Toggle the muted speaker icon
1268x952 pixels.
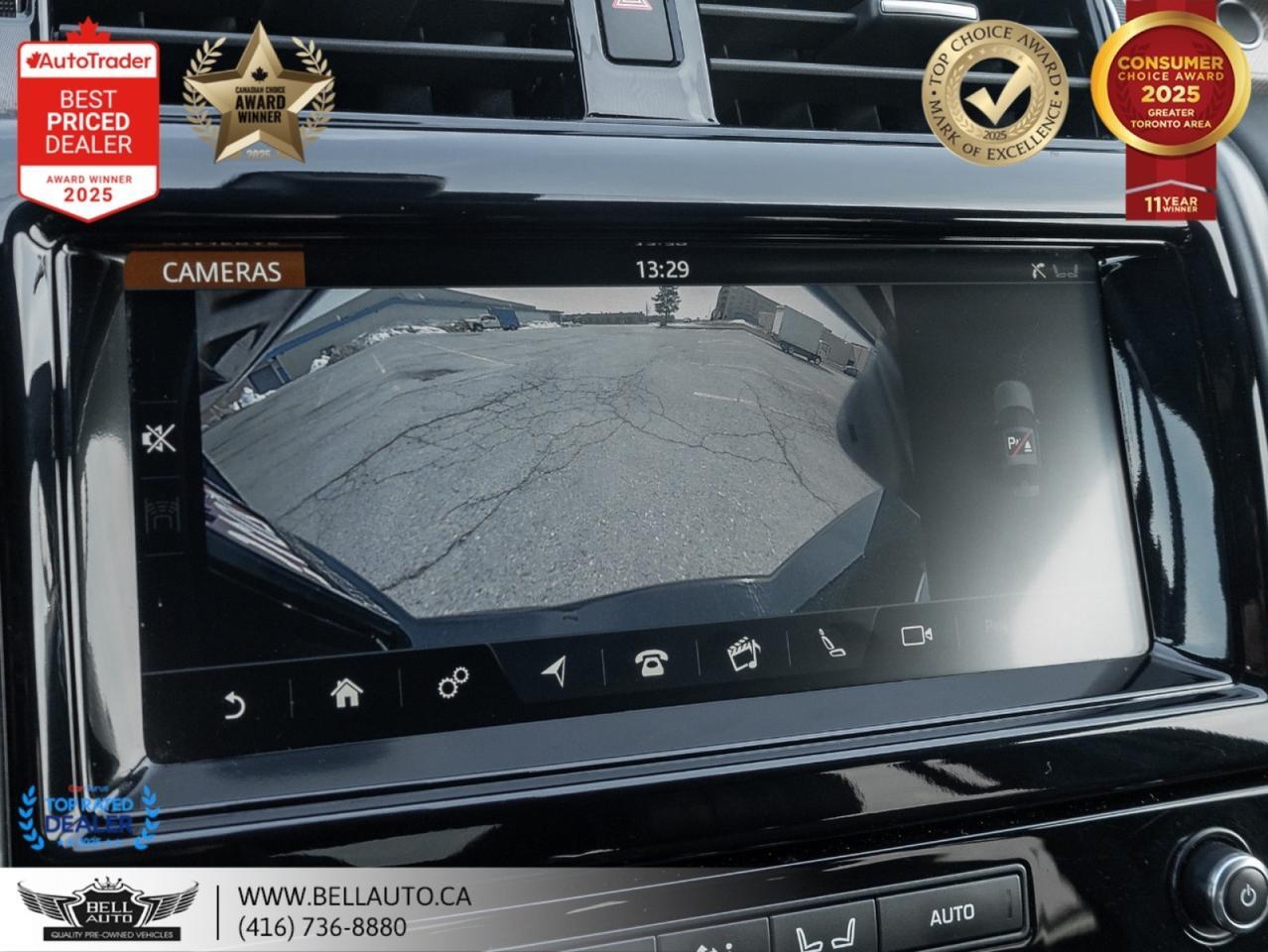(x=159, y=437)
